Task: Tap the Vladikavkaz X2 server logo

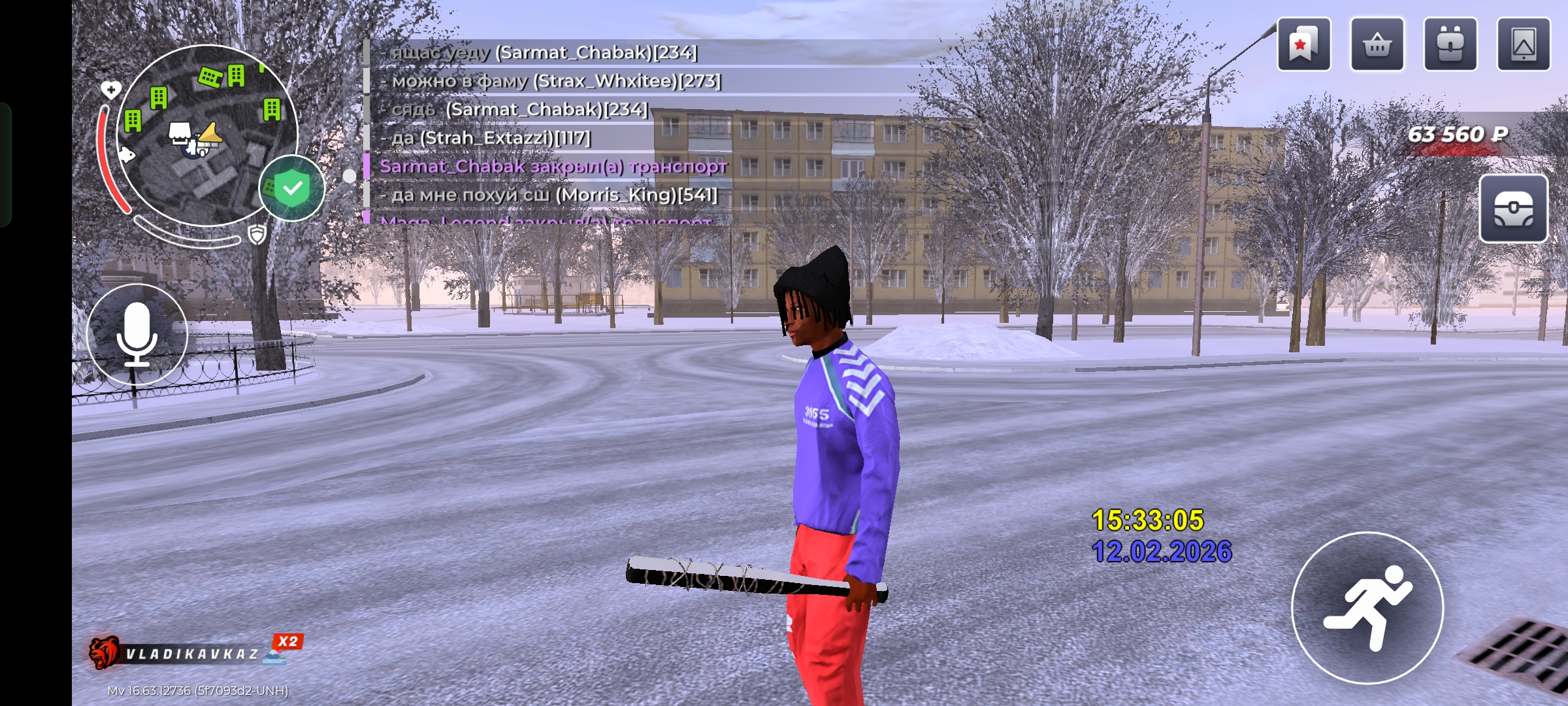Action: tap(196, 652)
